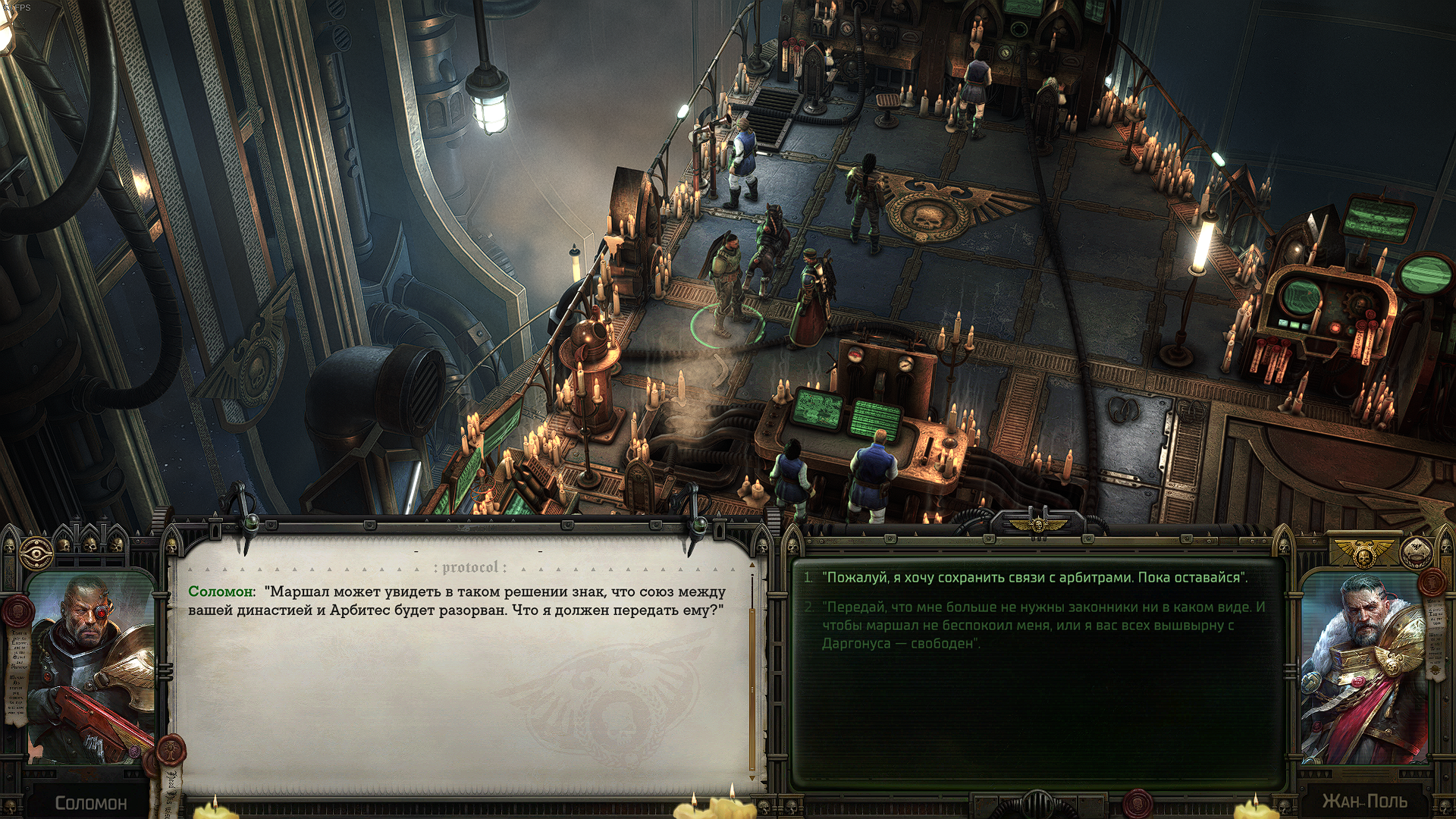1456x819 pixels.
Task: Open Solomon's speaker portrait
Action: pos(91,669)
